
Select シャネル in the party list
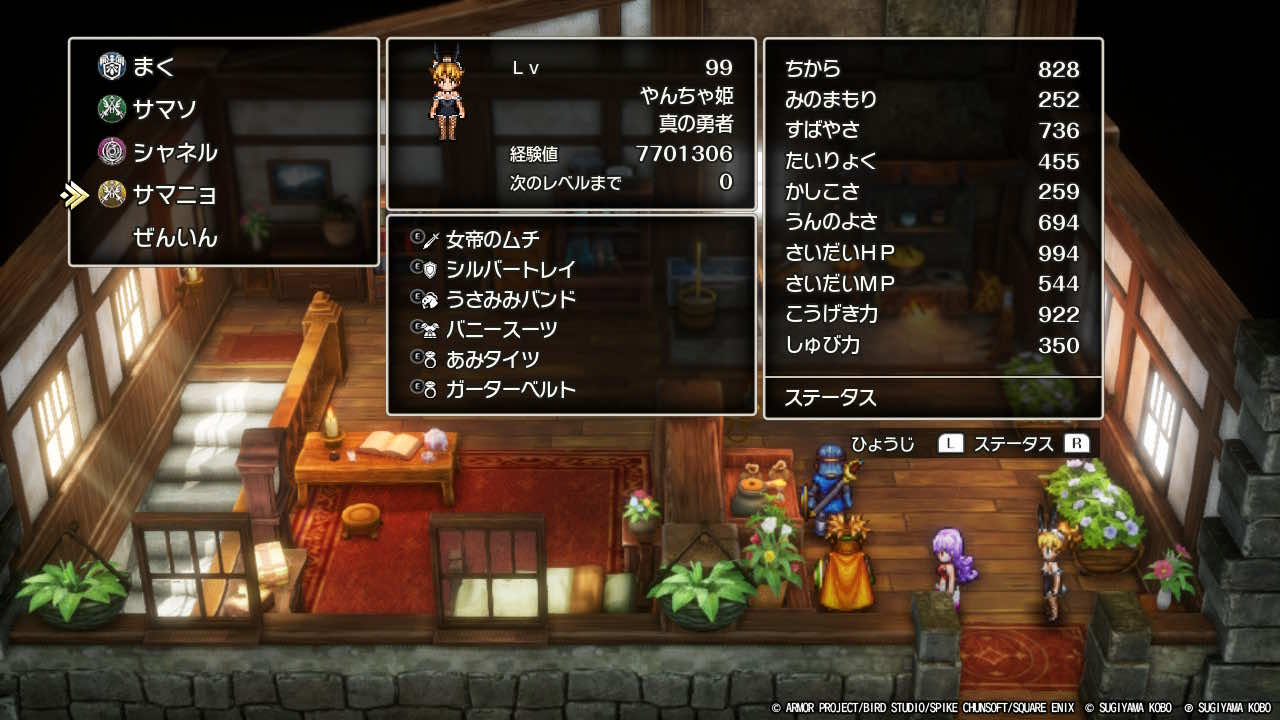[x=174, y=152]
